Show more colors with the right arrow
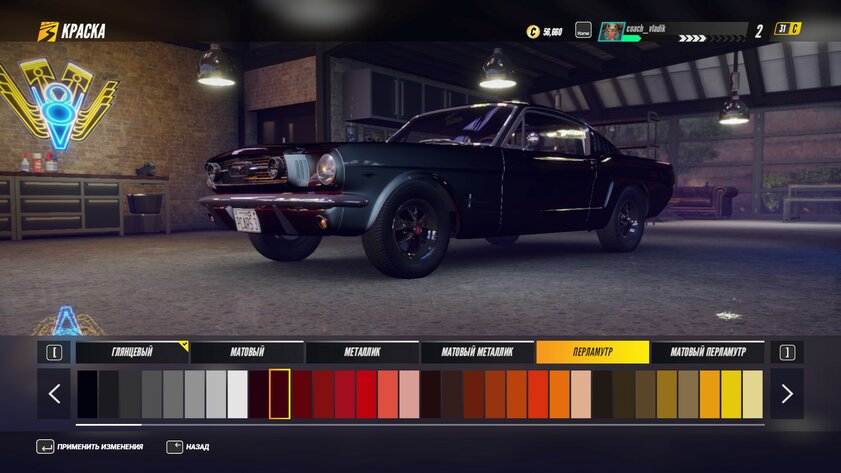 click(787, 394)
